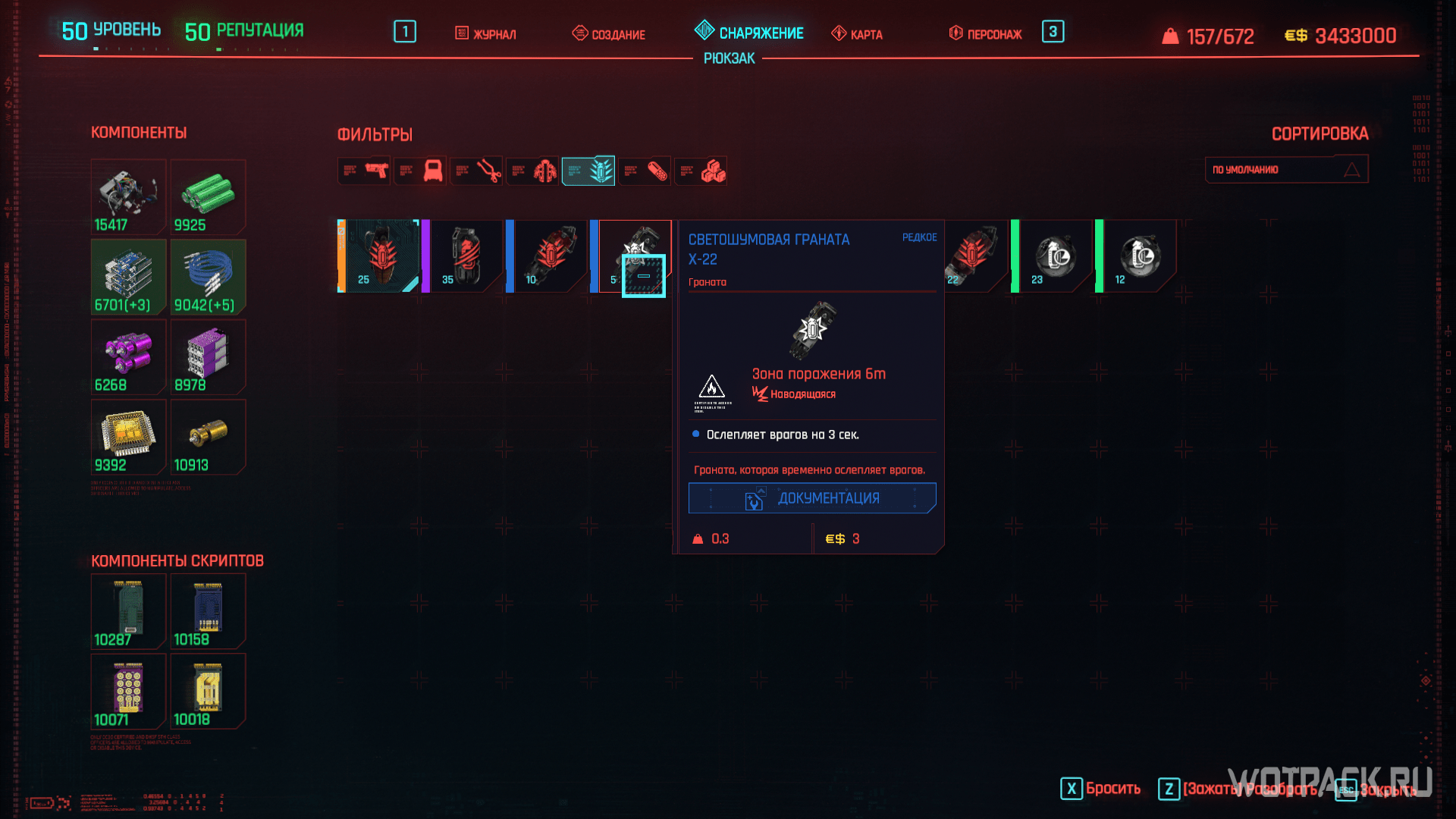This screenshot has height=819, width=1456.
Task: Open the Карта (Map) menu
Action: click(857, 34)
